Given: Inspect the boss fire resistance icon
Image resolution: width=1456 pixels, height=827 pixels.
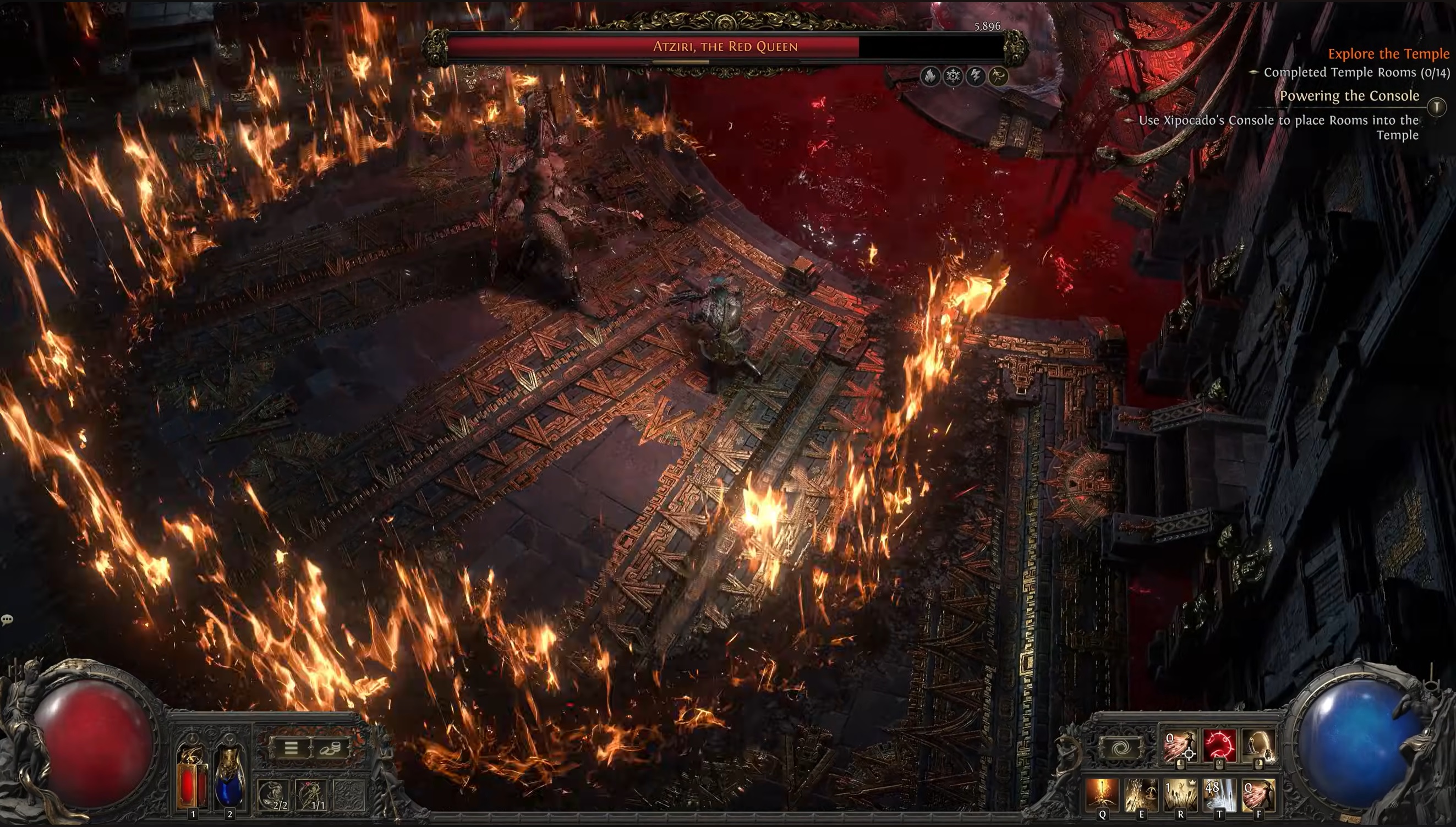Looking at the screenshot, I should click(x=929, y=75).
